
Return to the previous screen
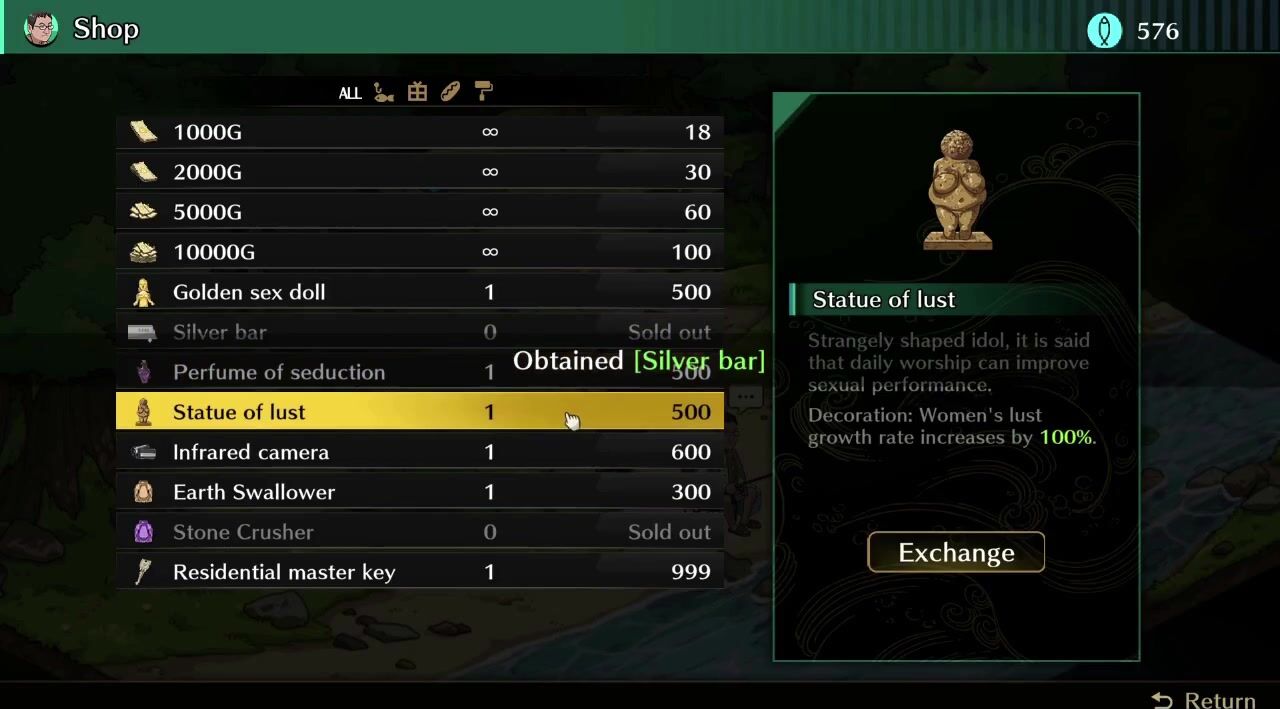coord(1204,700)
